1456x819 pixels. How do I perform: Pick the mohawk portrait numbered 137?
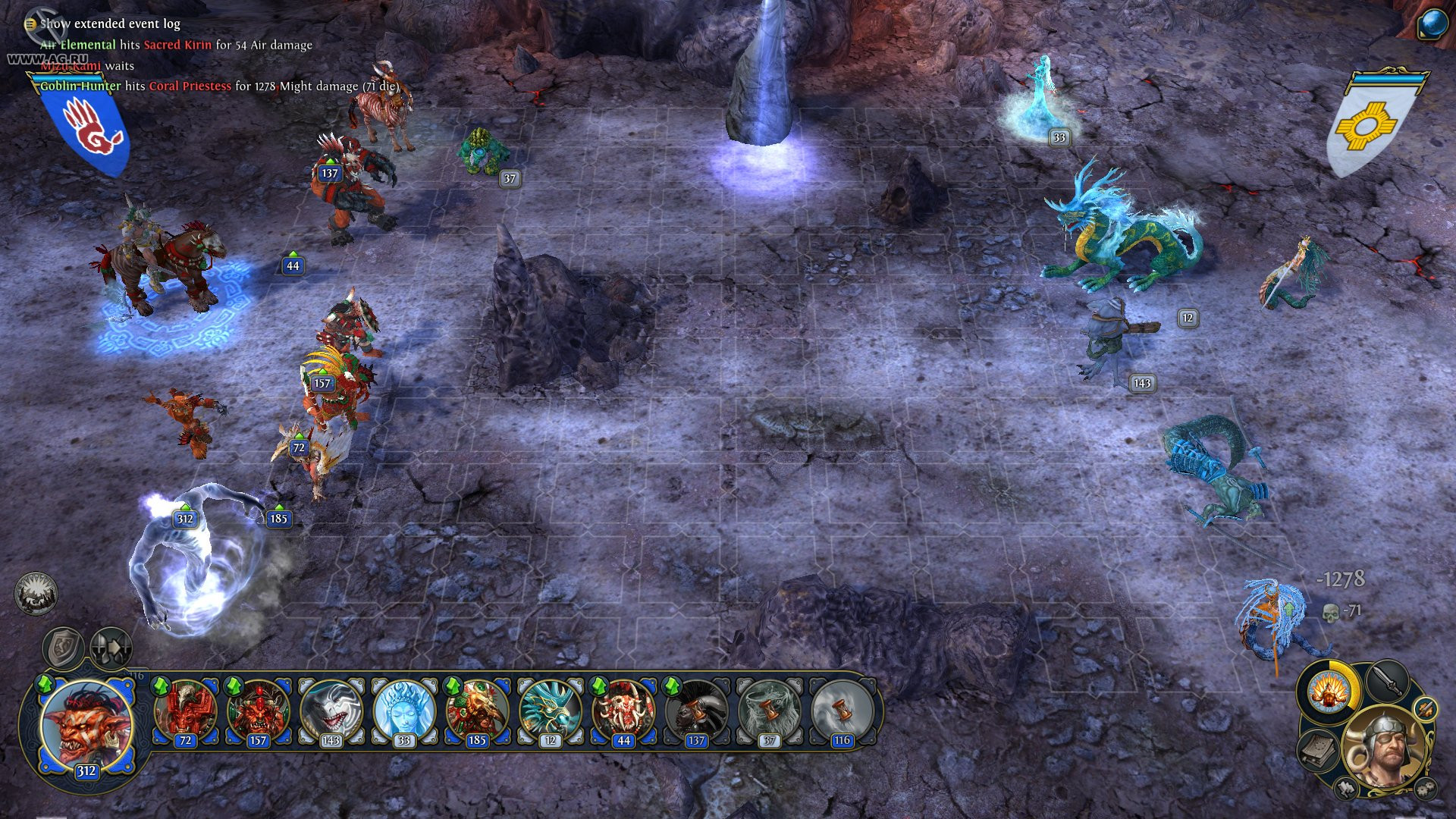[695, 712]
